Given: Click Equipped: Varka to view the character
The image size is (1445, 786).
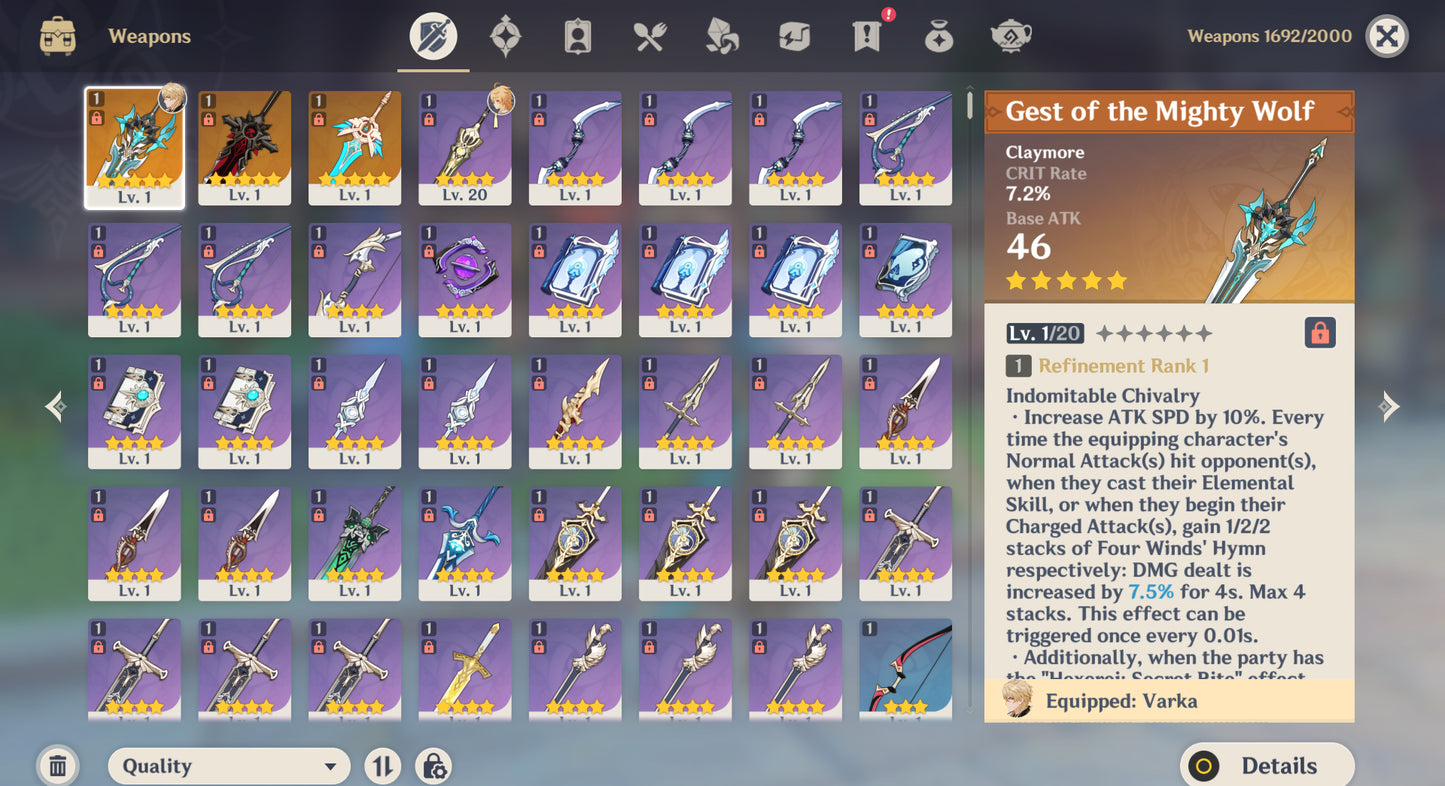Looking at the screenshot, I should (1168, 701).
